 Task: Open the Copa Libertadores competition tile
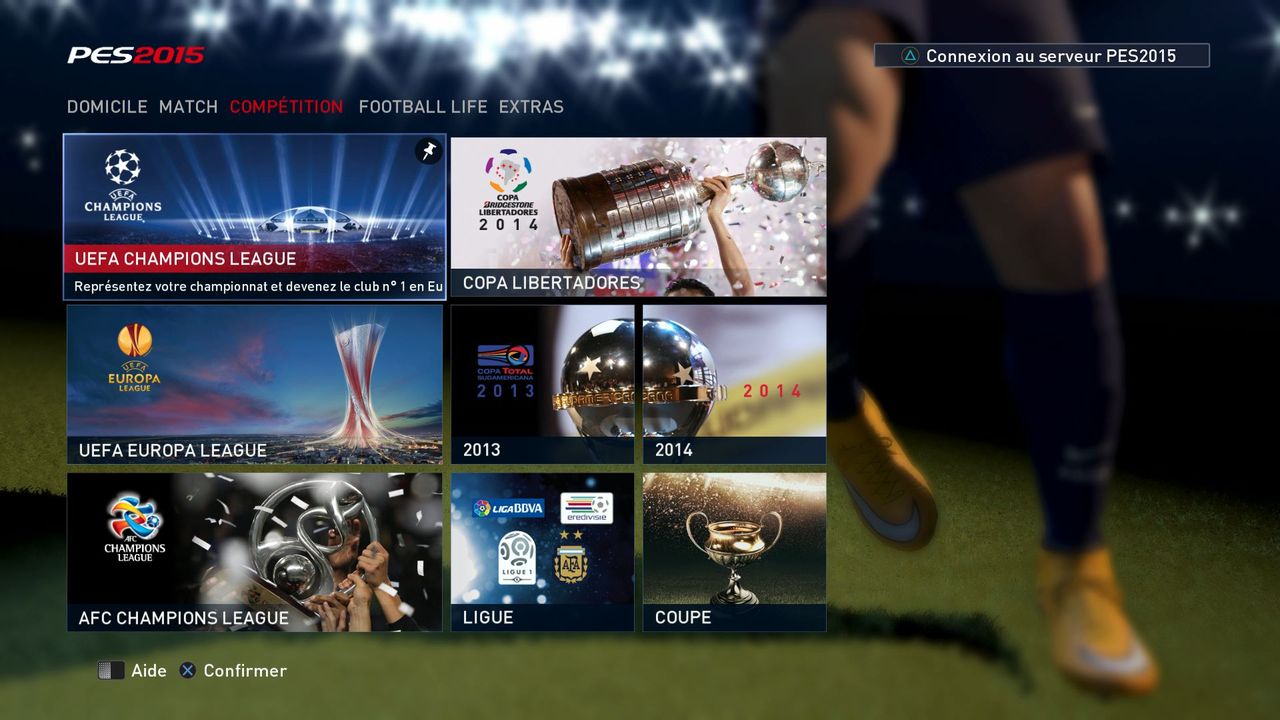638,216
